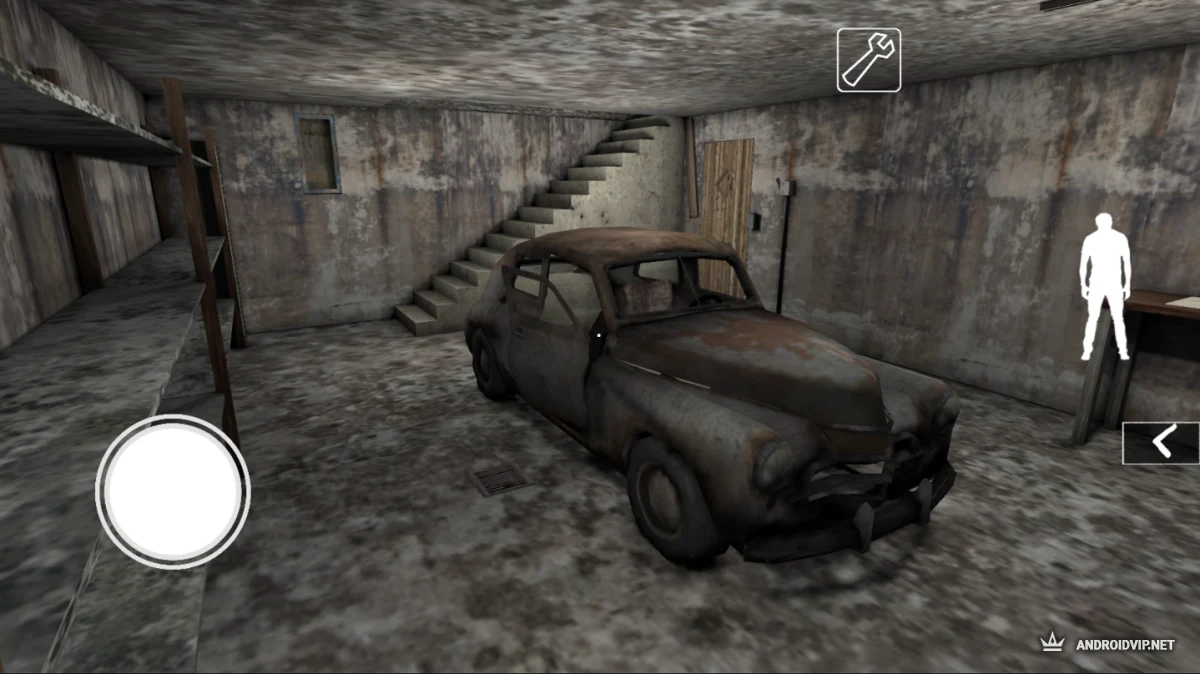The width and height of the screenshot is (1200, 674).
Task: Tap the wrench tool icon
Action: point(868,60)
